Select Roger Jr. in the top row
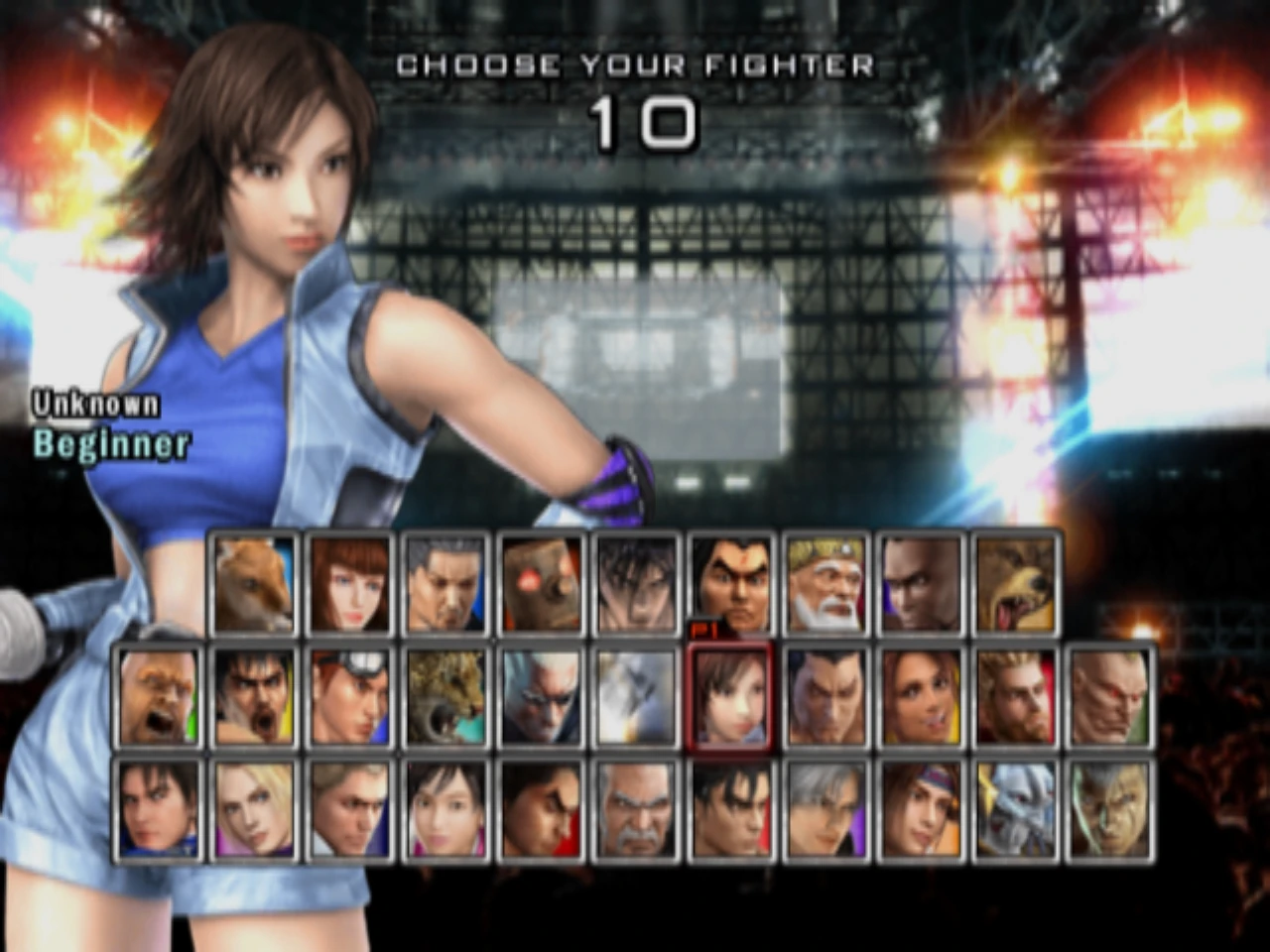This screenshot has width=1270, height=952. [251, 580]
